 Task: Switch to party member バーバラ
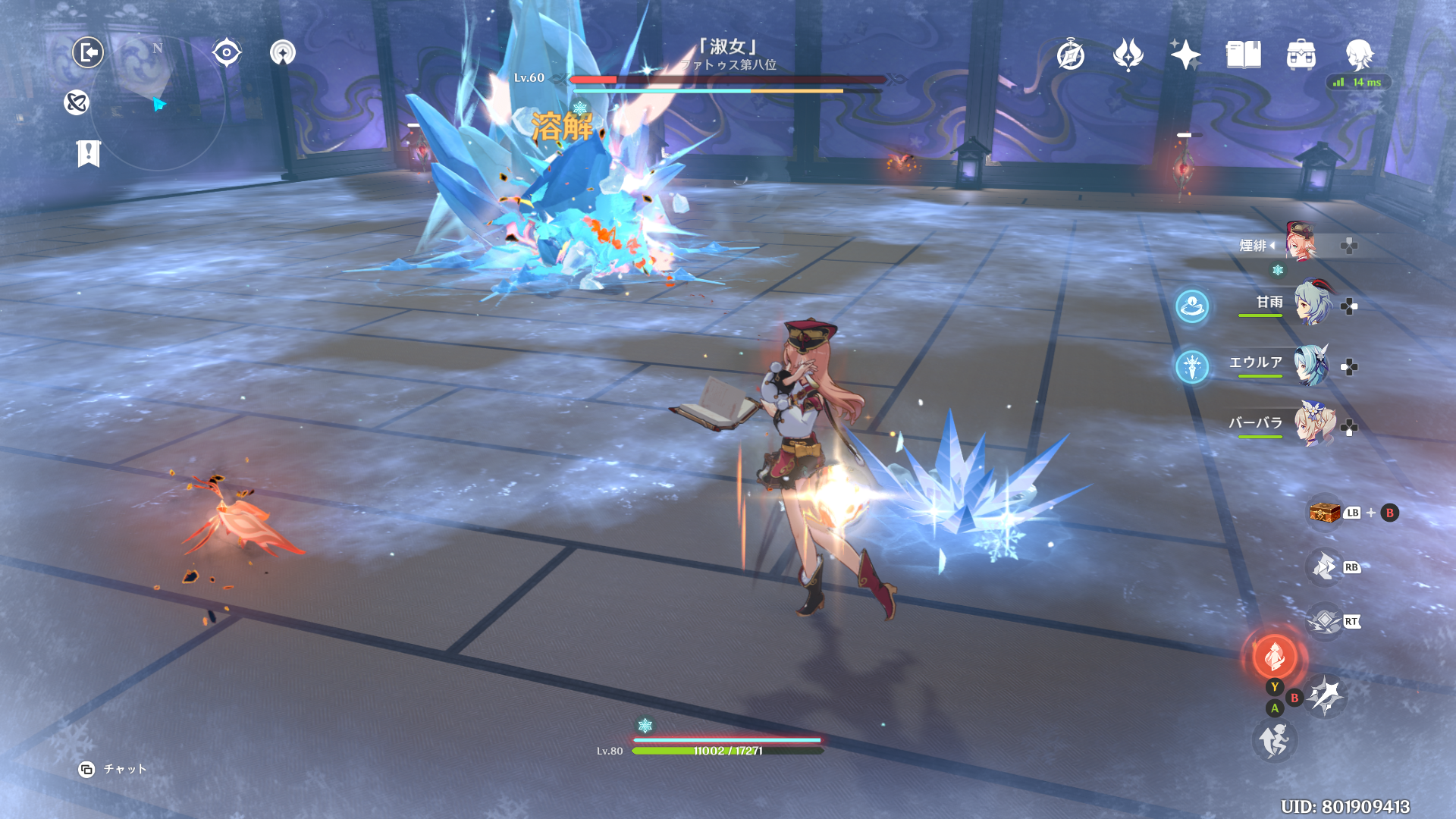click(1313, 425)
